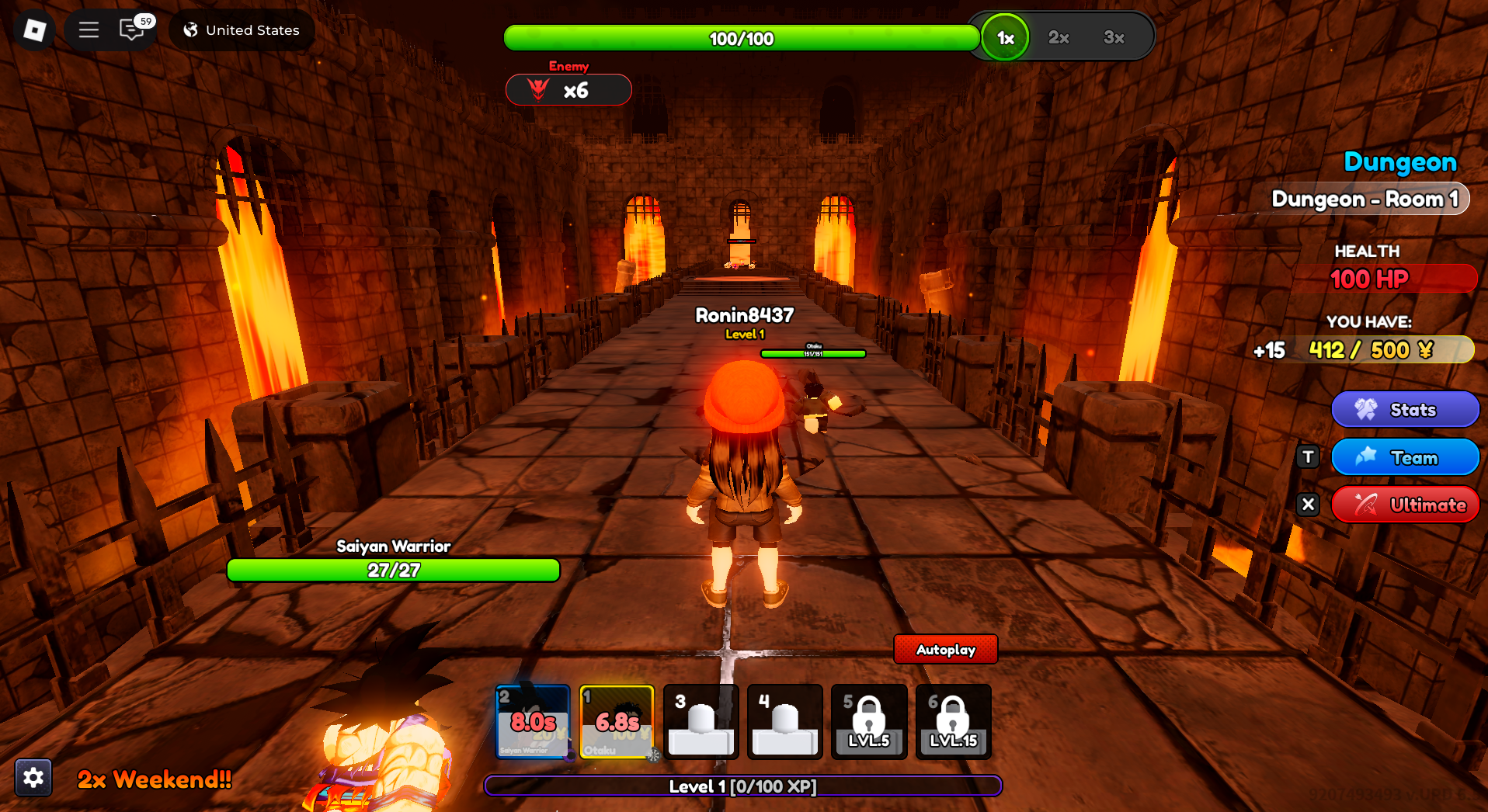
Task: Open the hamburger menu
Action: [89, 30]
